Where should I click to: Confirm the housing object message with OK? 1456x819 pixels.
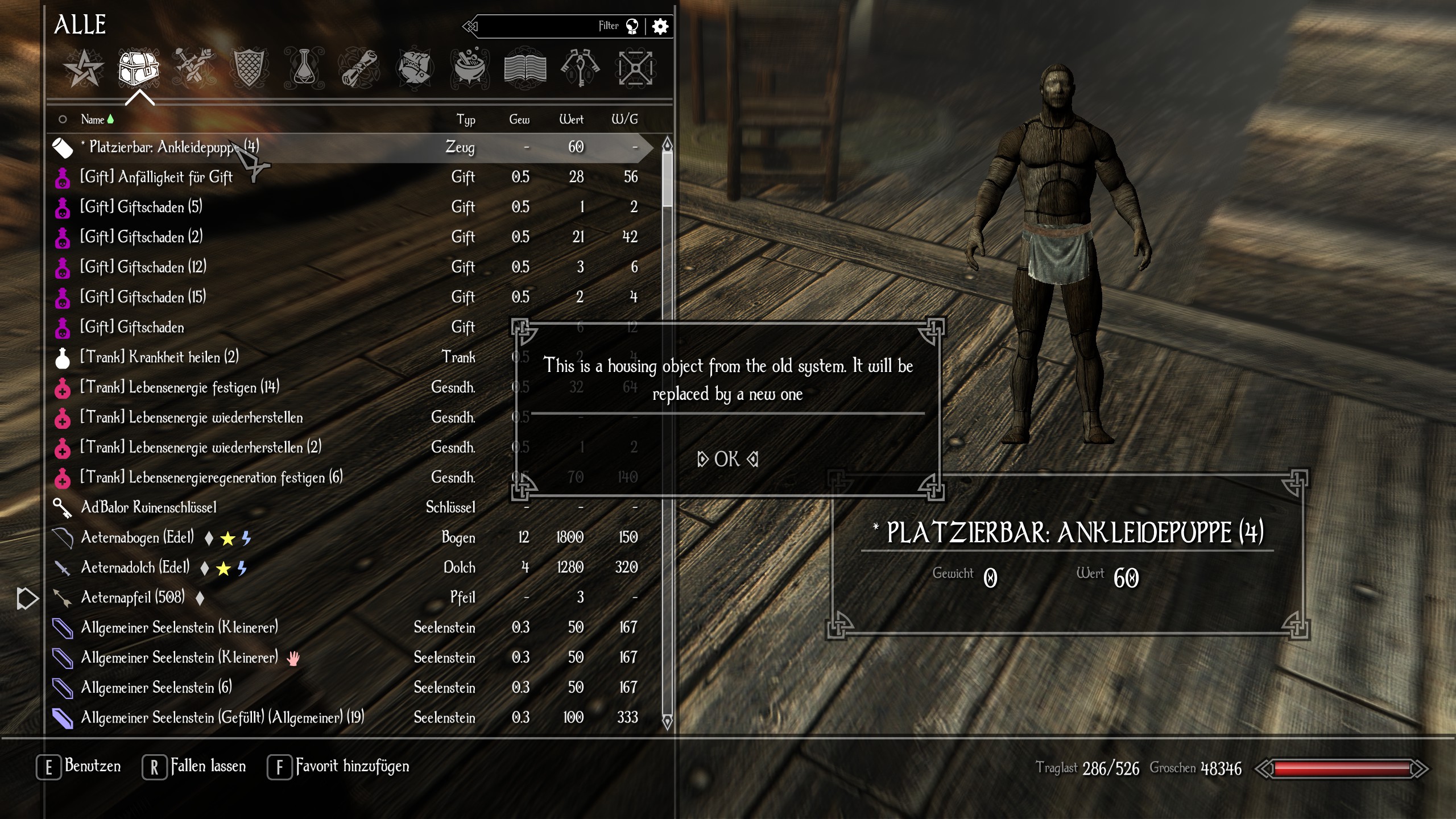(727, 459)
